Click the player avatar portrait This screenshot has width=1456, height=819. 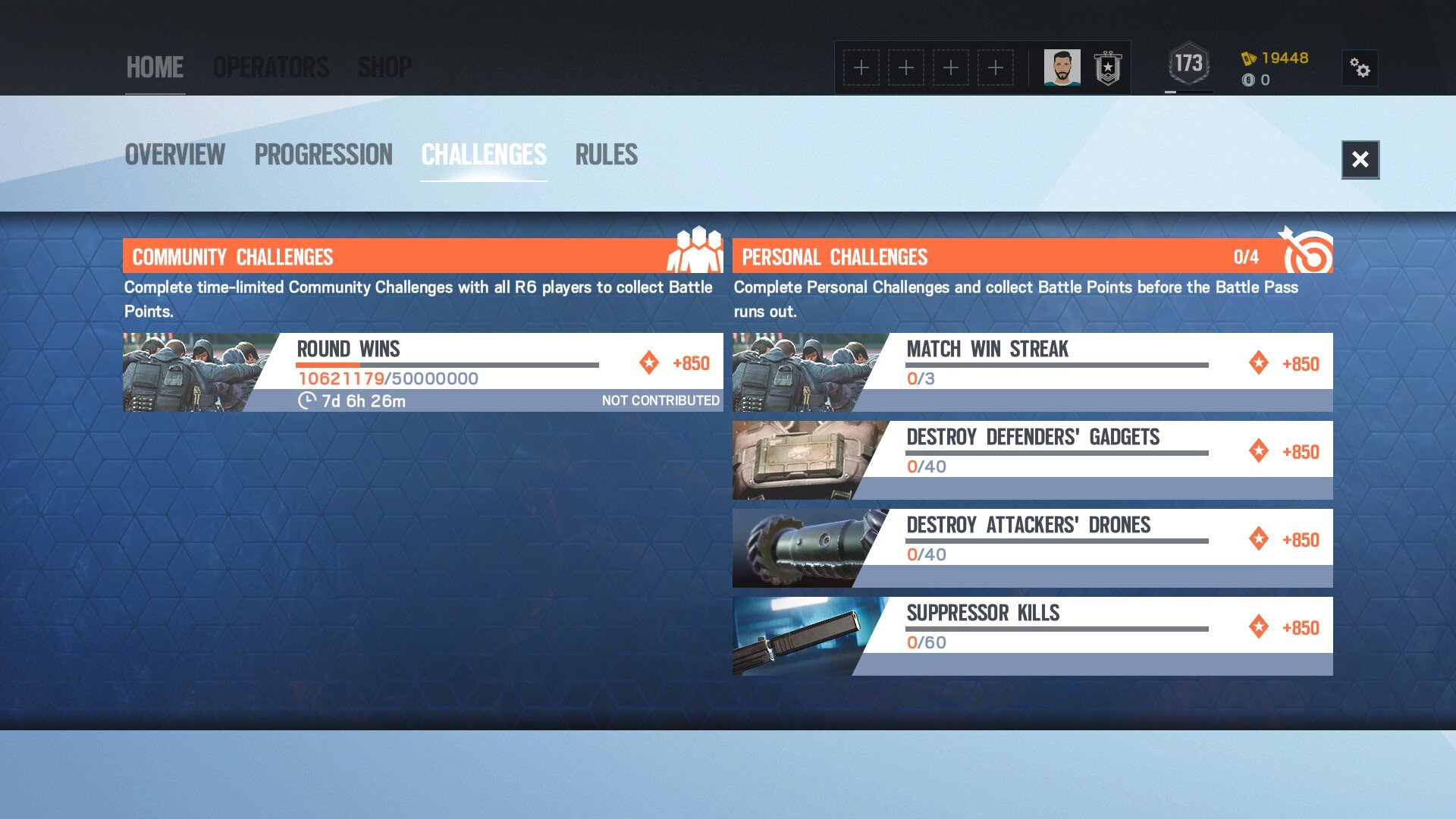point(1062,68)
